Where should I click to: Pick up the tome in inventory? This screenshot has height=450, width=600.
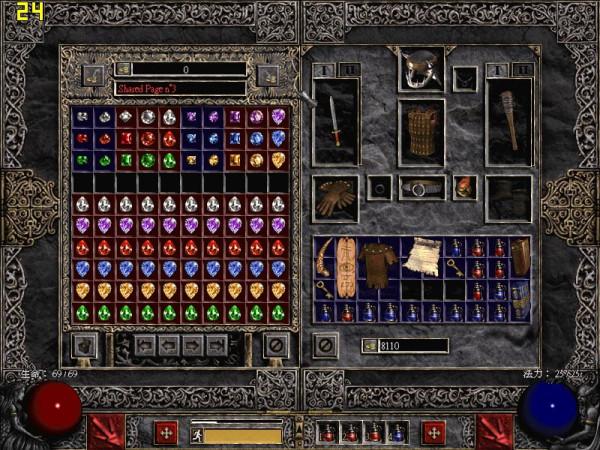coord(521,256)
